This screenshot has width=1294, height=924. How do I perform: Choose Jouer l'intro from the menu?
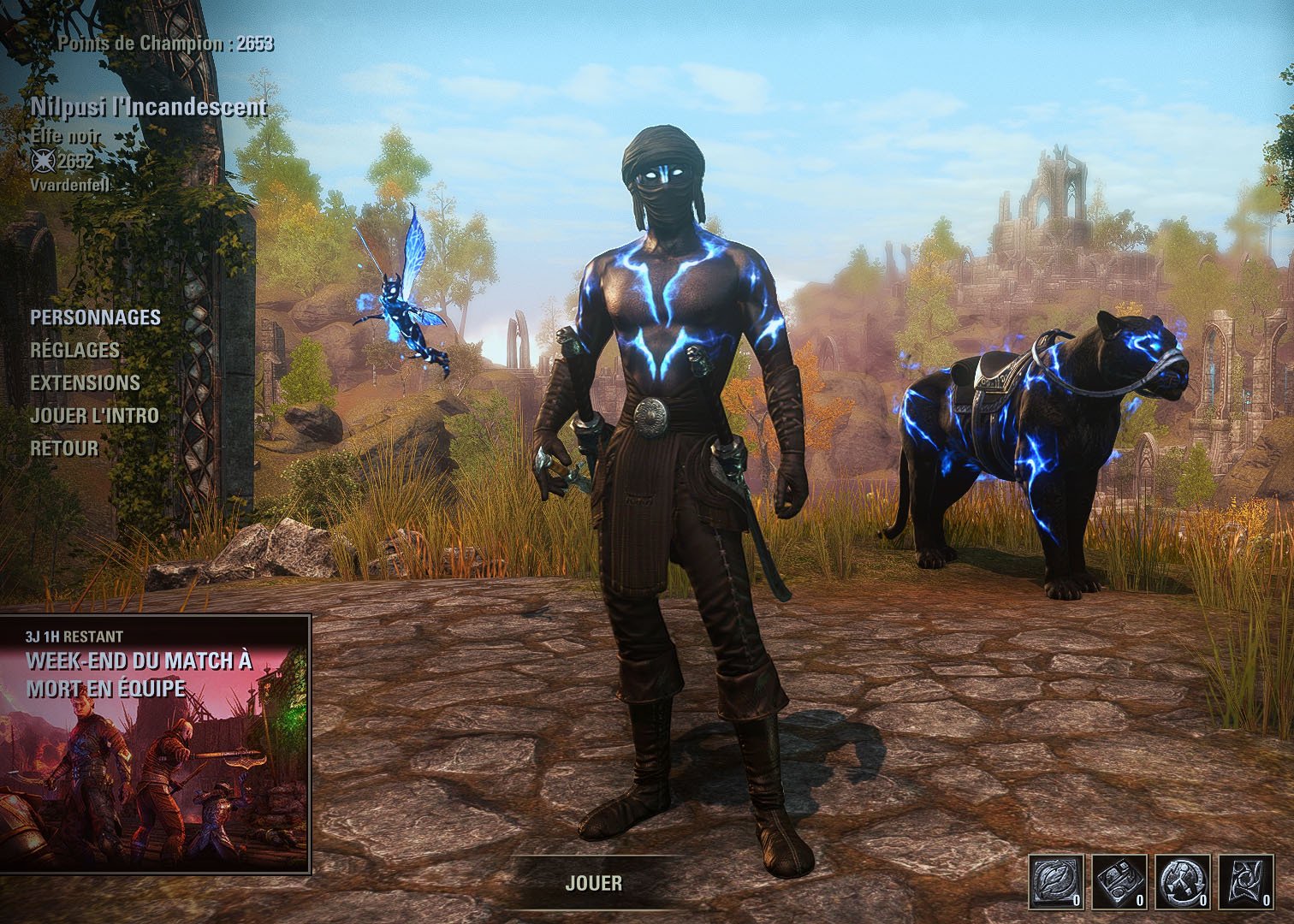[94, 416]
